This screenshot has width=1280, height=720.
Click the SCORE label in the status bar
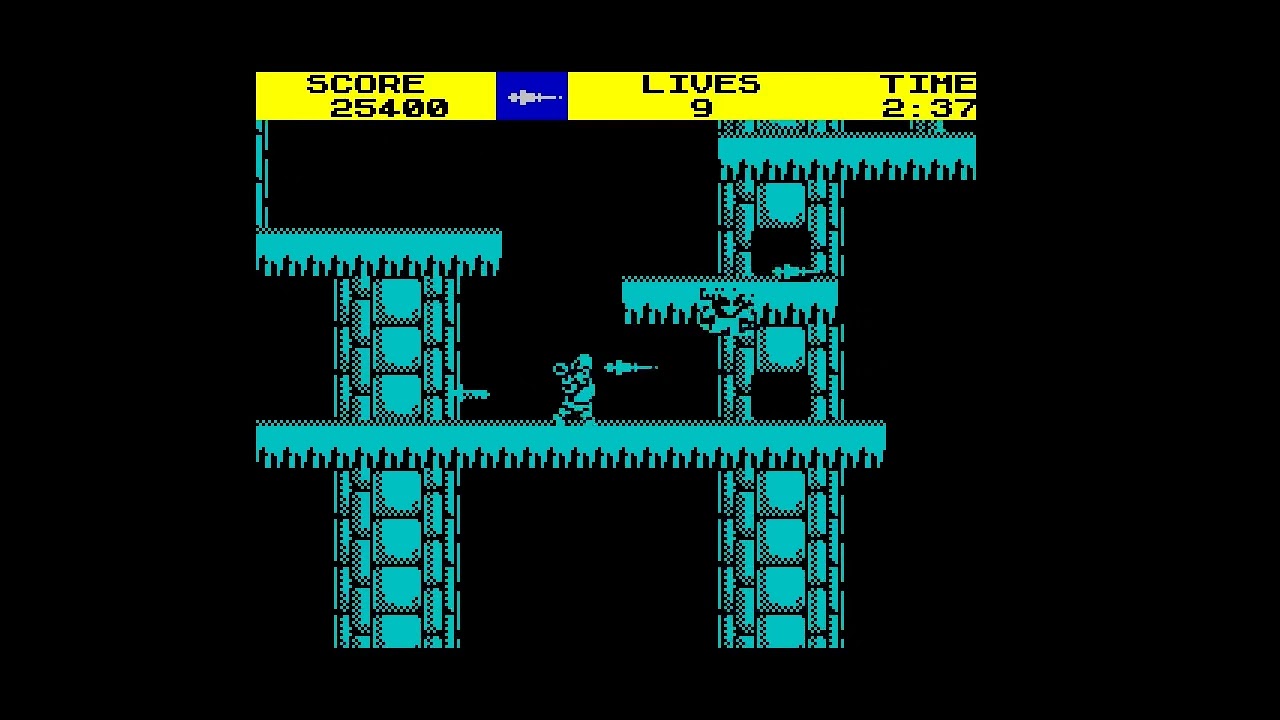pyautogui.click(x=366, y=83)
